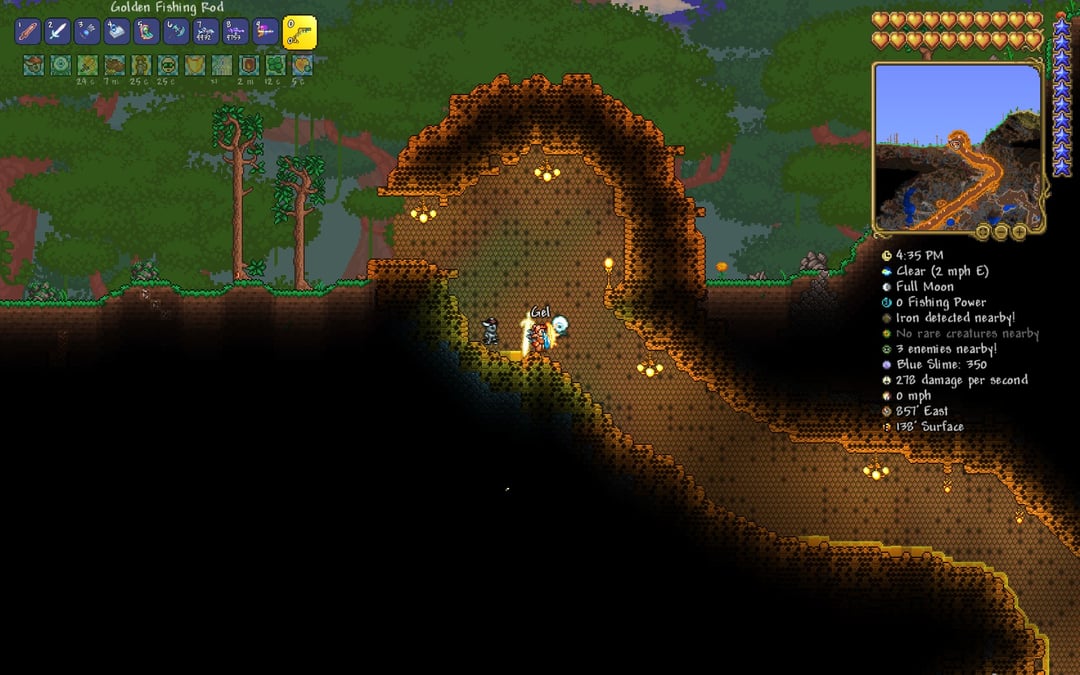This screenshot has width=1080, height=675.
Task: Click the green clover buff icon
Action: click(275, 65)
